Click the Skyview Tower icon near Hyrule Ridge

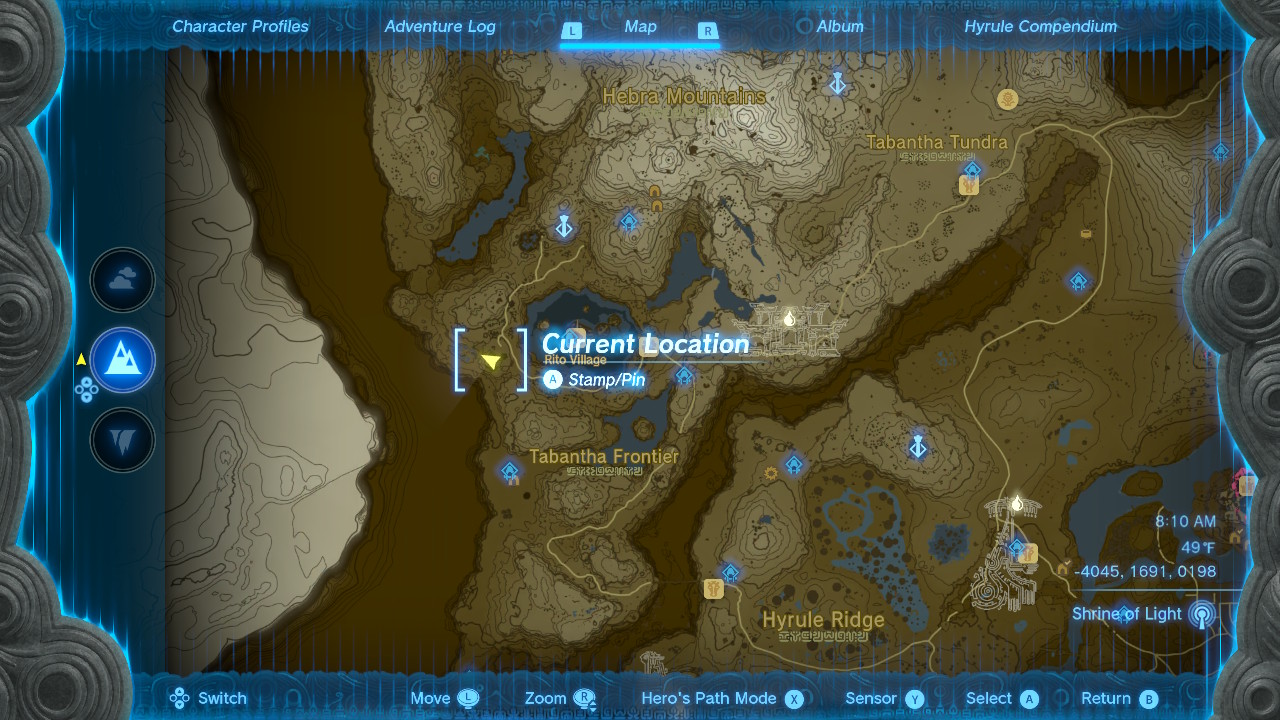click(916, 448)
